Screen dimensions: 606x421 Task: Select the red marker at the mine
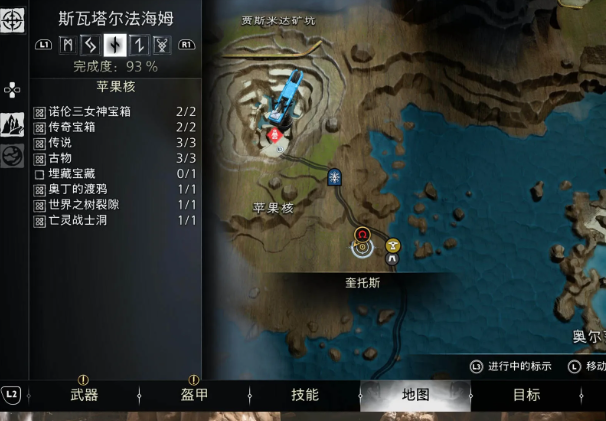[x=271, y=135]
